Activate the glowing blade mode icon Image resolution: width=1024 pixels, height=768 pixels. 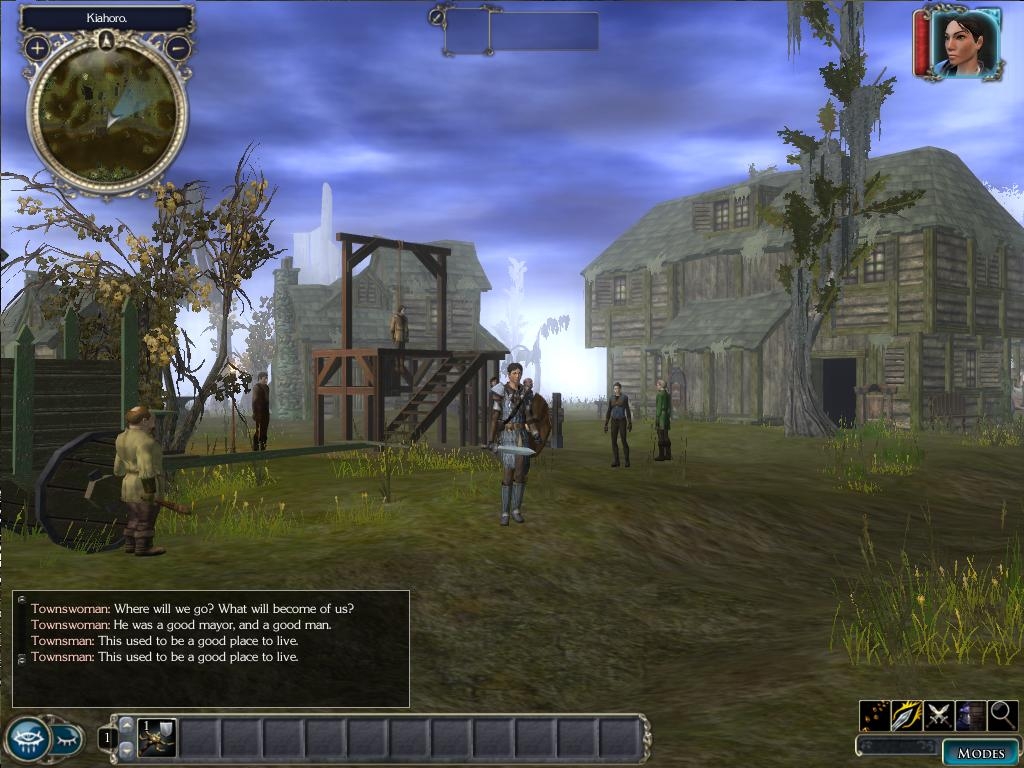click(x=906, y=715)
